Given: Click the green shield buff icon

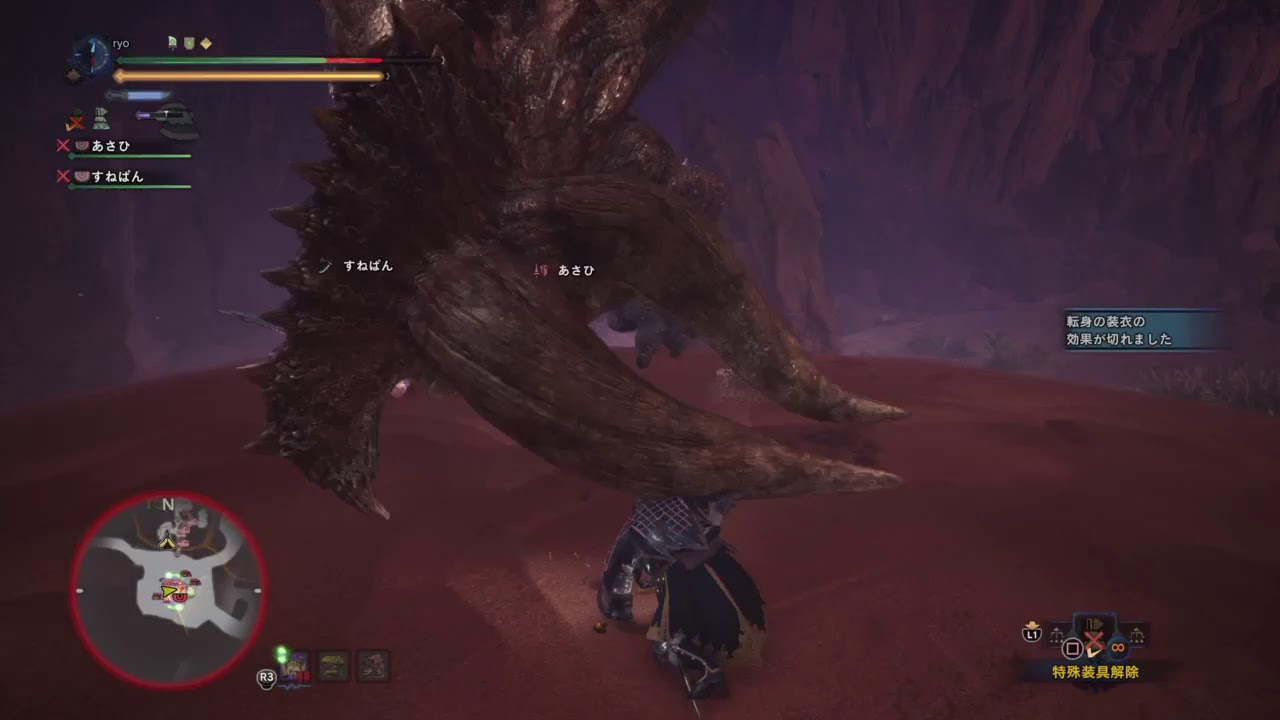Looking at the screenshot, I should 189,43.
